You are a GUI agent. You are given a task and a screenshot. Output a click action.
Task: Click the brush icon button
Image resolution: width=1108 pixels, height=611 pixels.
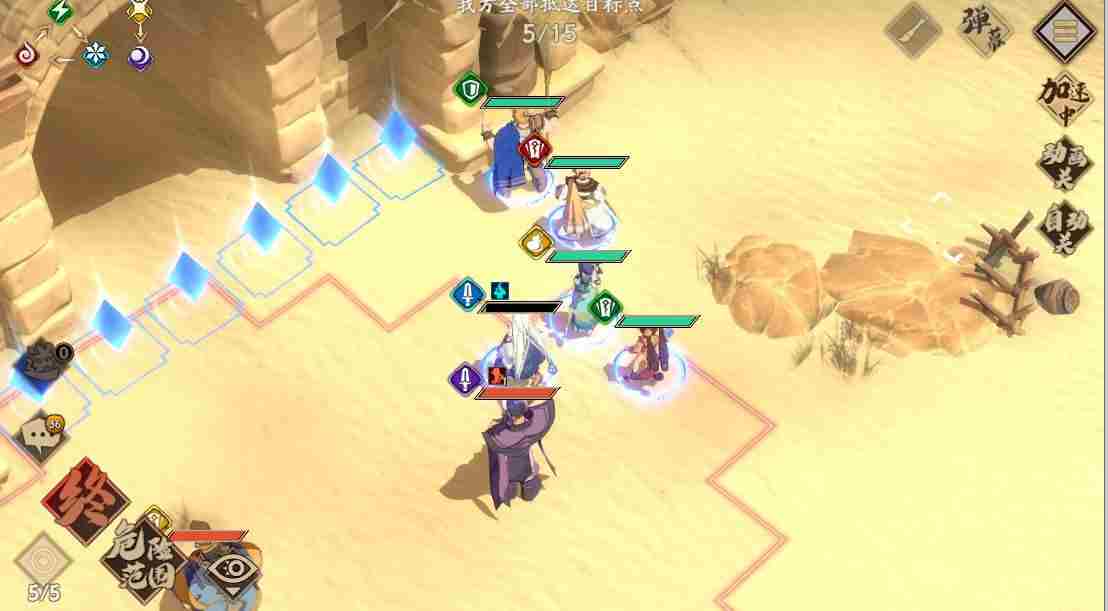click(914, 30)
